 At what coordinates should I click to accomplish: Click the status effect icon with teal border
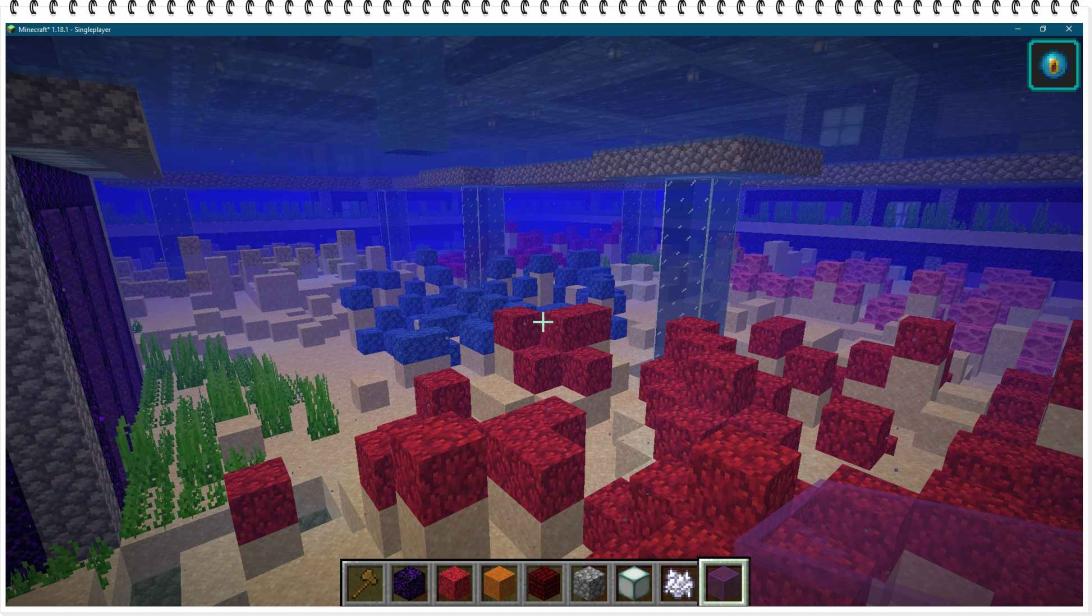click(1053, 65)
